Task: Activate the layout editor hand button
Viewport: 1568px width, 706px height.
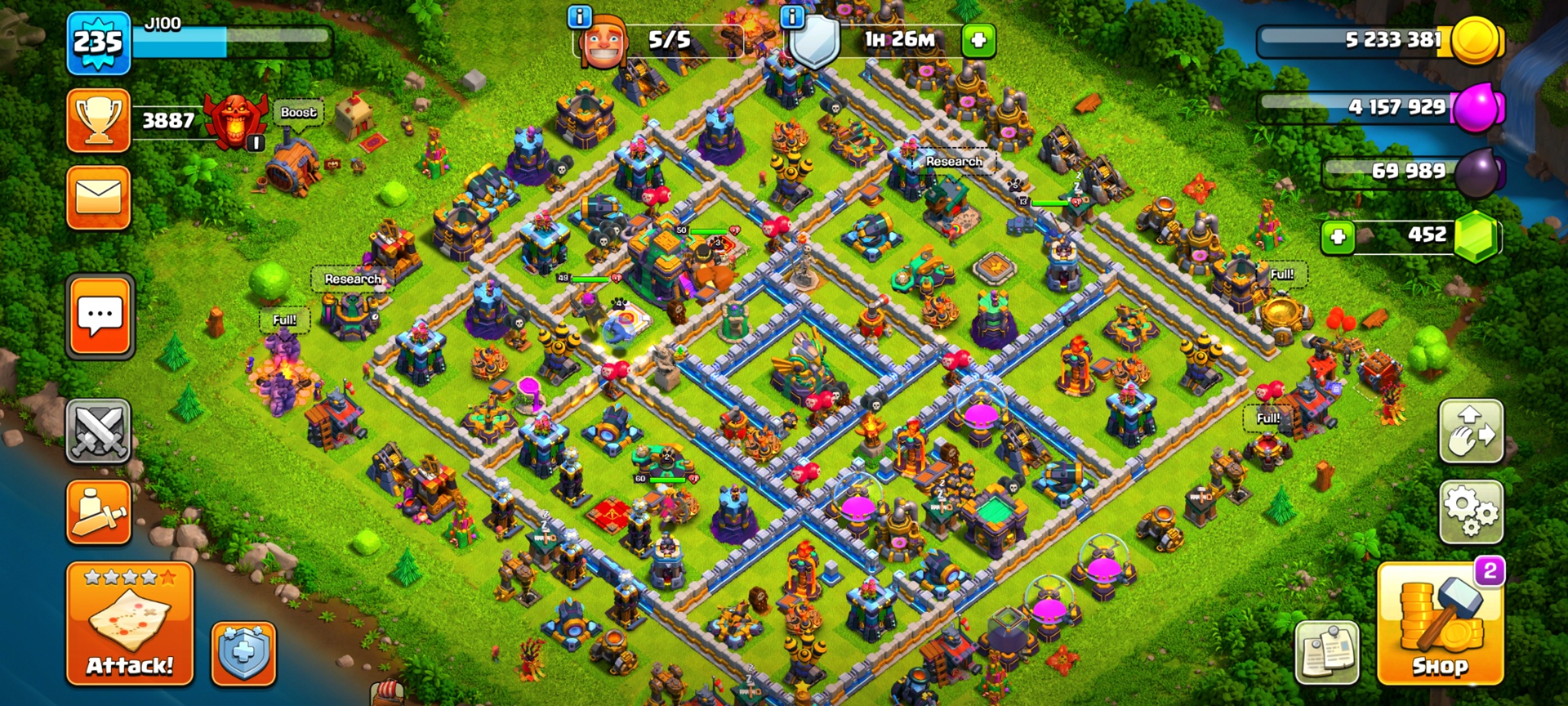Action: coord(1471,431)
